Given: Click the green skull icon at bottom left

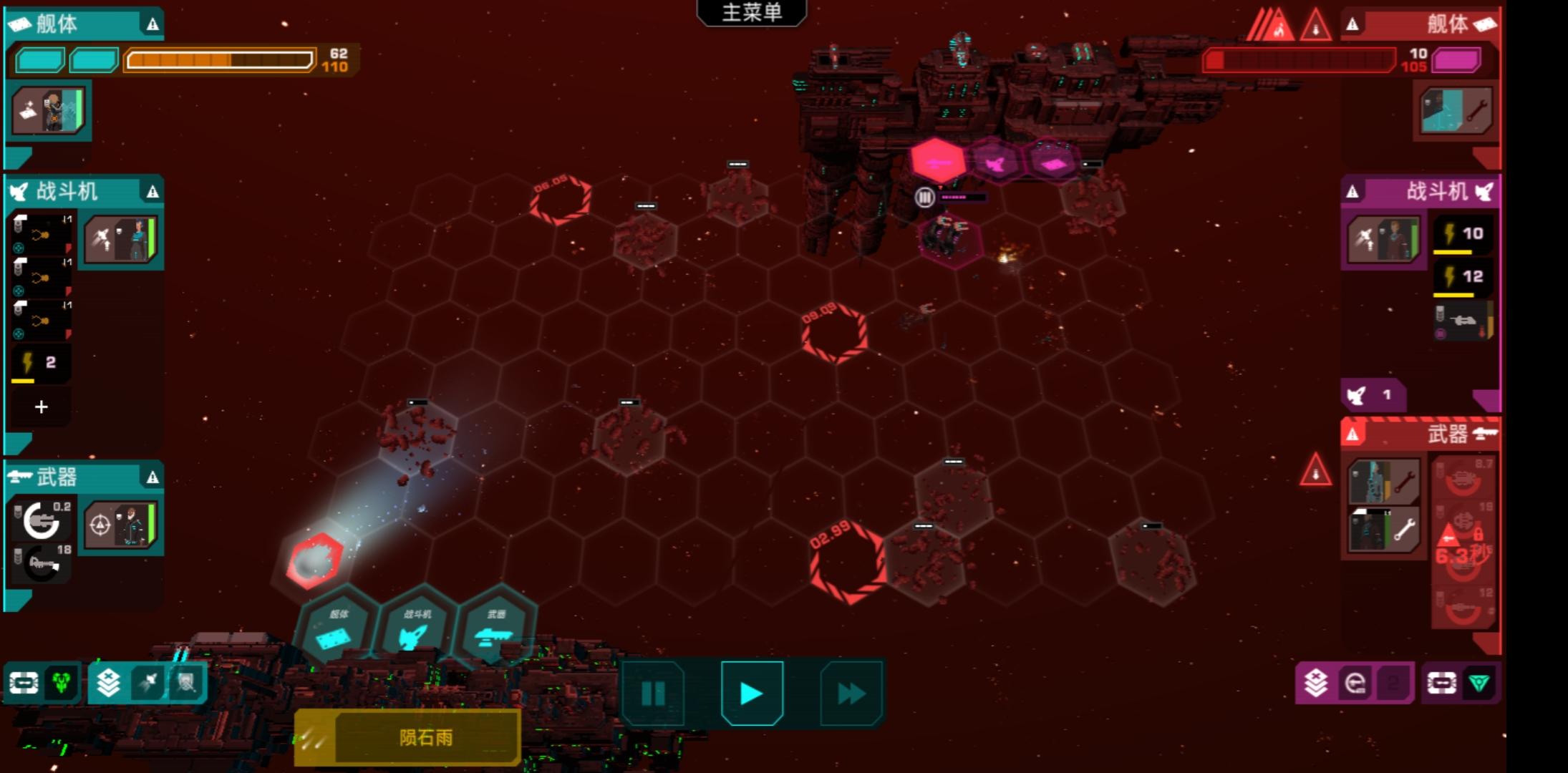Looking at the screenshot, I should [x=62, y=683].
